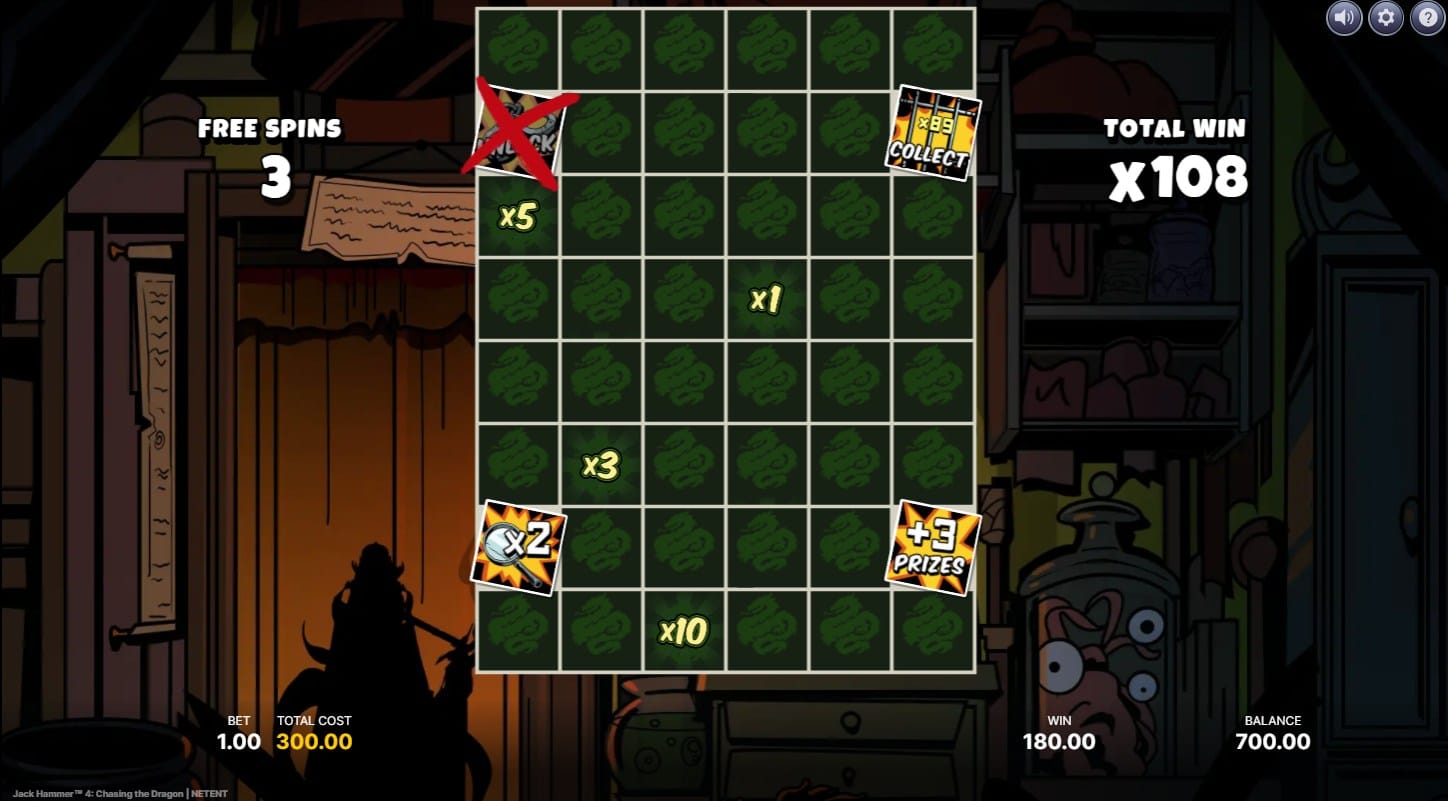Pick the x10 multiplier tile

(684, 631)
